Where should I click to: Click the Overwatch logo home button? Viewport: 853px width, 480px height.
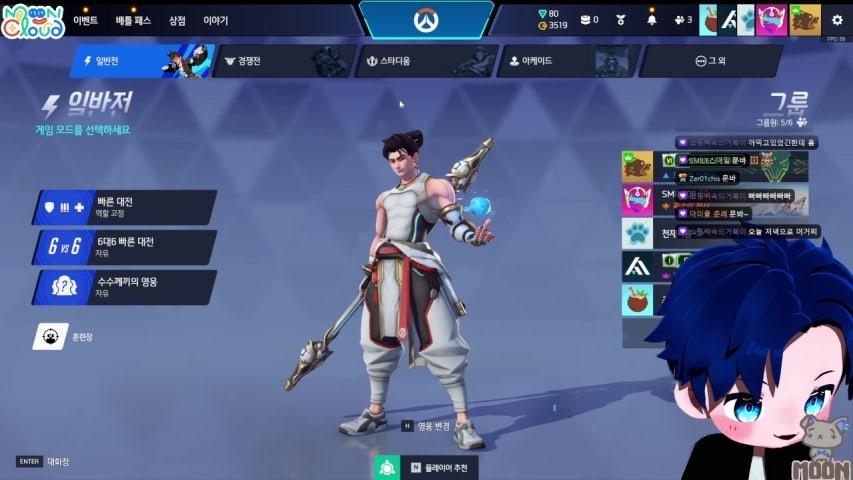pos(426,20)
